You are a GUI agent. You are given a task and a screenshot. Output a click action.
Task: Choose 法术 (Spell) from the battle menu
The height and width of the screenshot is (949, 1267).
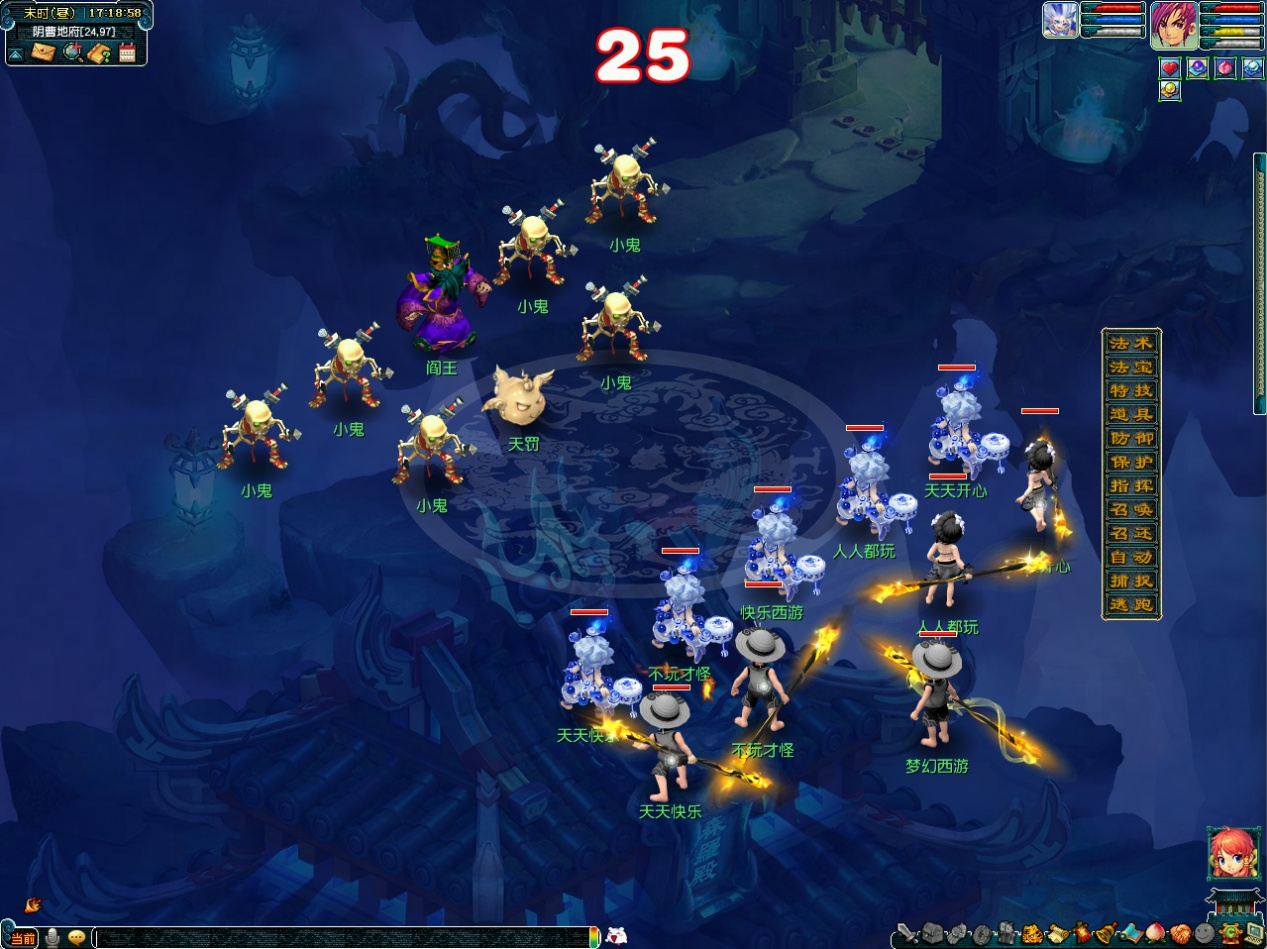pyautogui.click(x=1131, y=343)
